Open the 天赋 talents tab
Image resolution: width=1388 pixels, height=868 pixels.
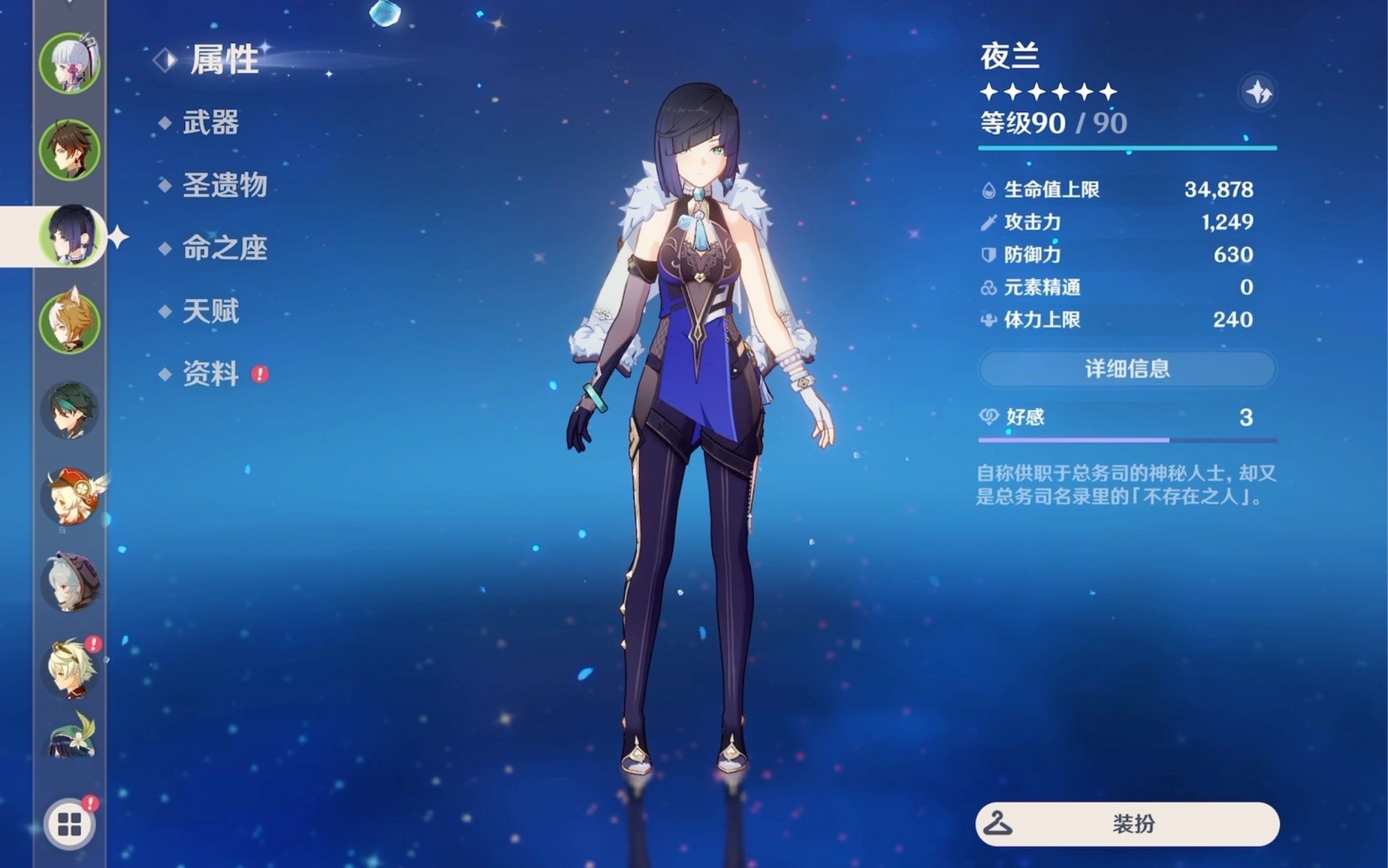point(210,312)
